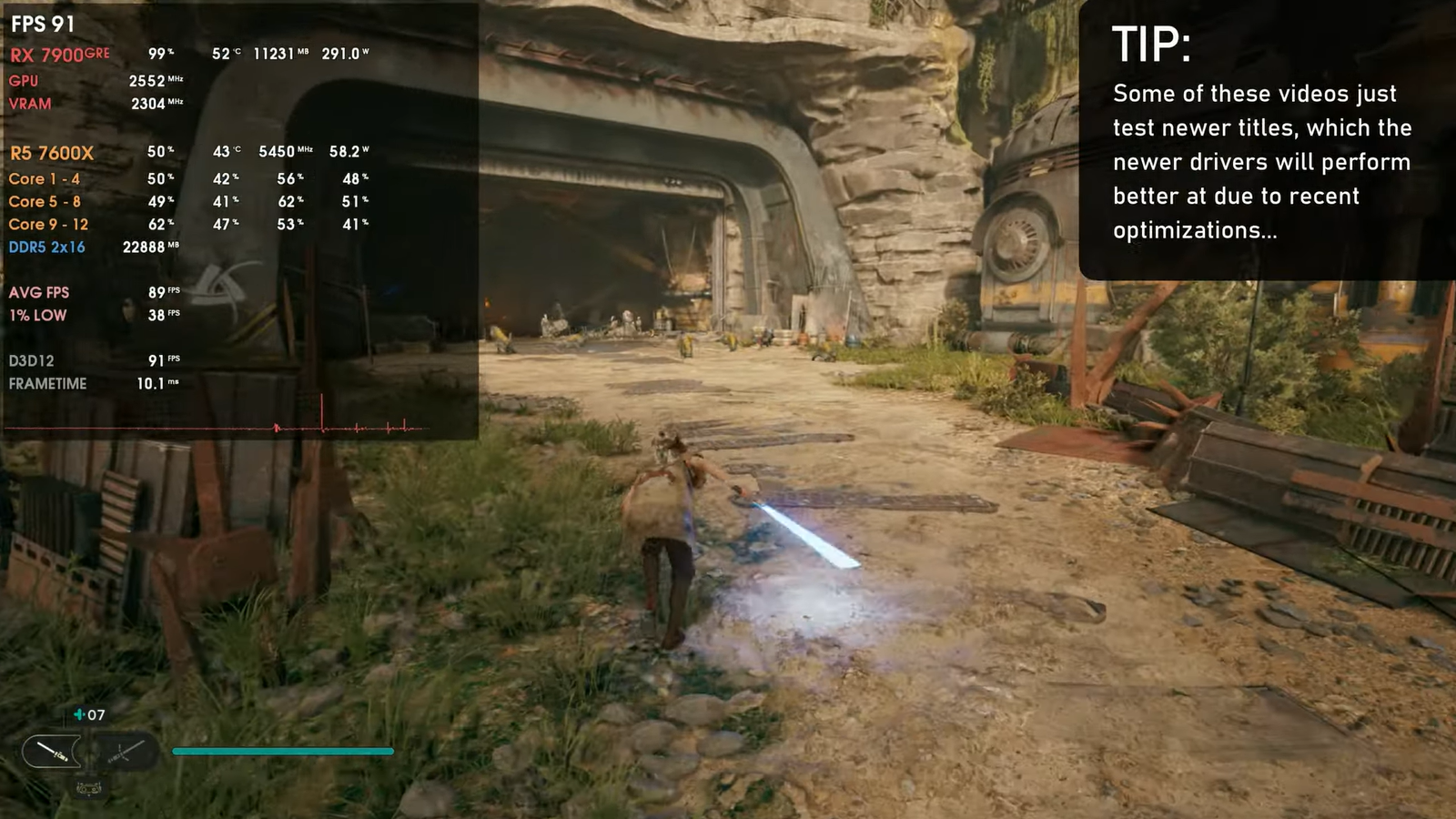Screen dimensions: 1456x819
Task: Switch to the crossguard saber stance icon
Action: click(125, 752)
